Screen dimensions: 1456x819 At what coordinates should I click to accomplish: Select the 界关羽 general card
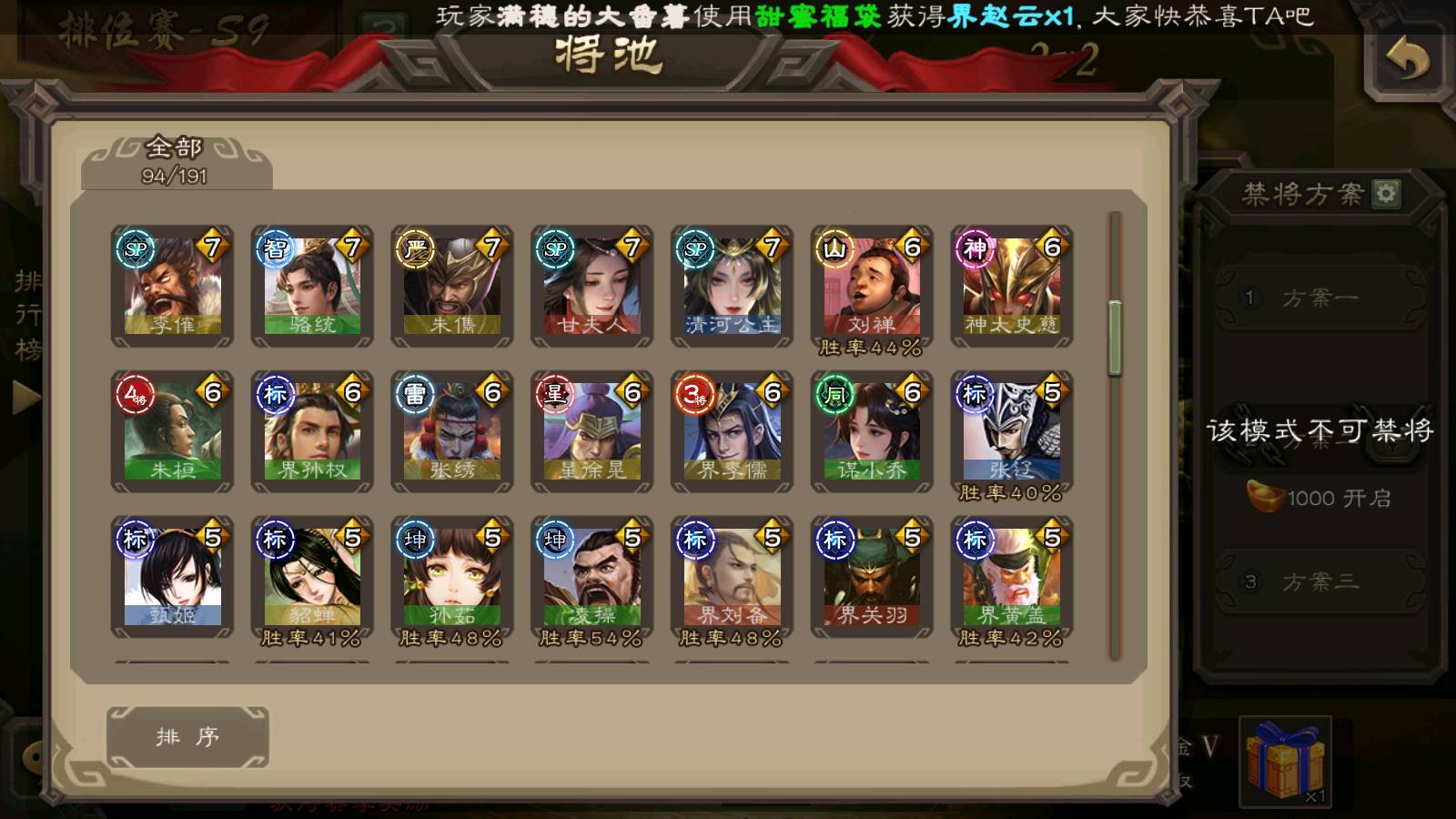pyautogui.click(x=872, y=577)
